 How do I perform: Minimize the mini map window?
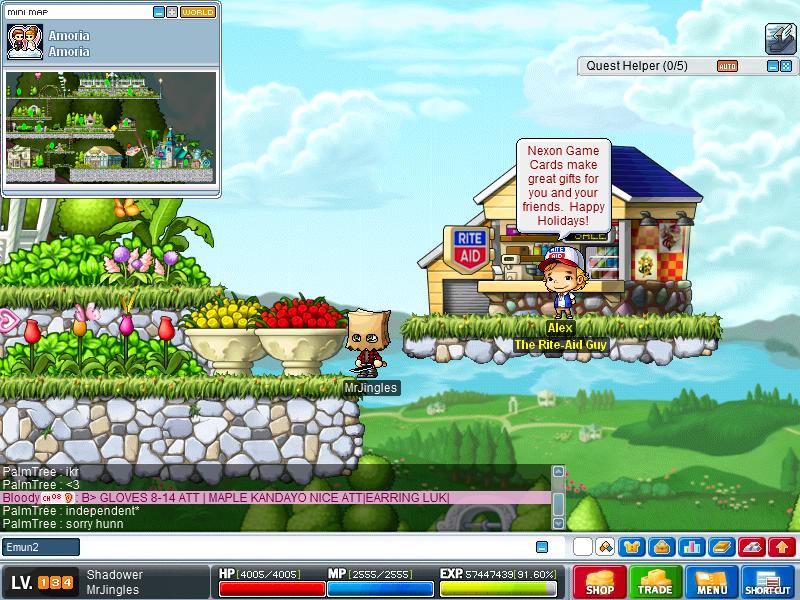pyautogui.click(x=159, y=12)
